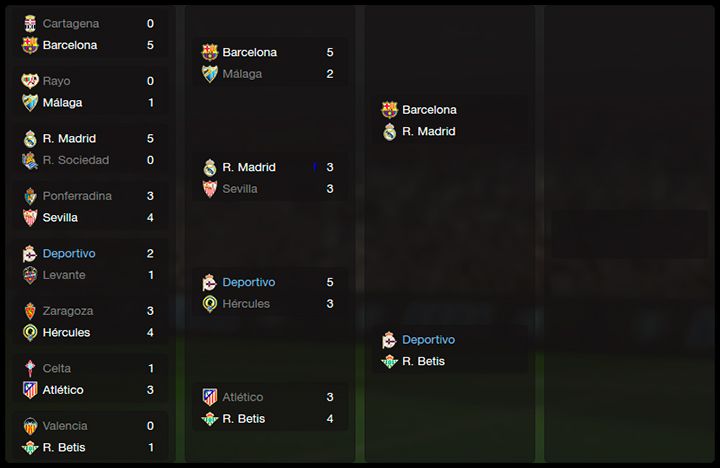Choose Ponferradina in the bracket
Image resolution: width=720 pixels, height=468 pixels.
point(77,196)
